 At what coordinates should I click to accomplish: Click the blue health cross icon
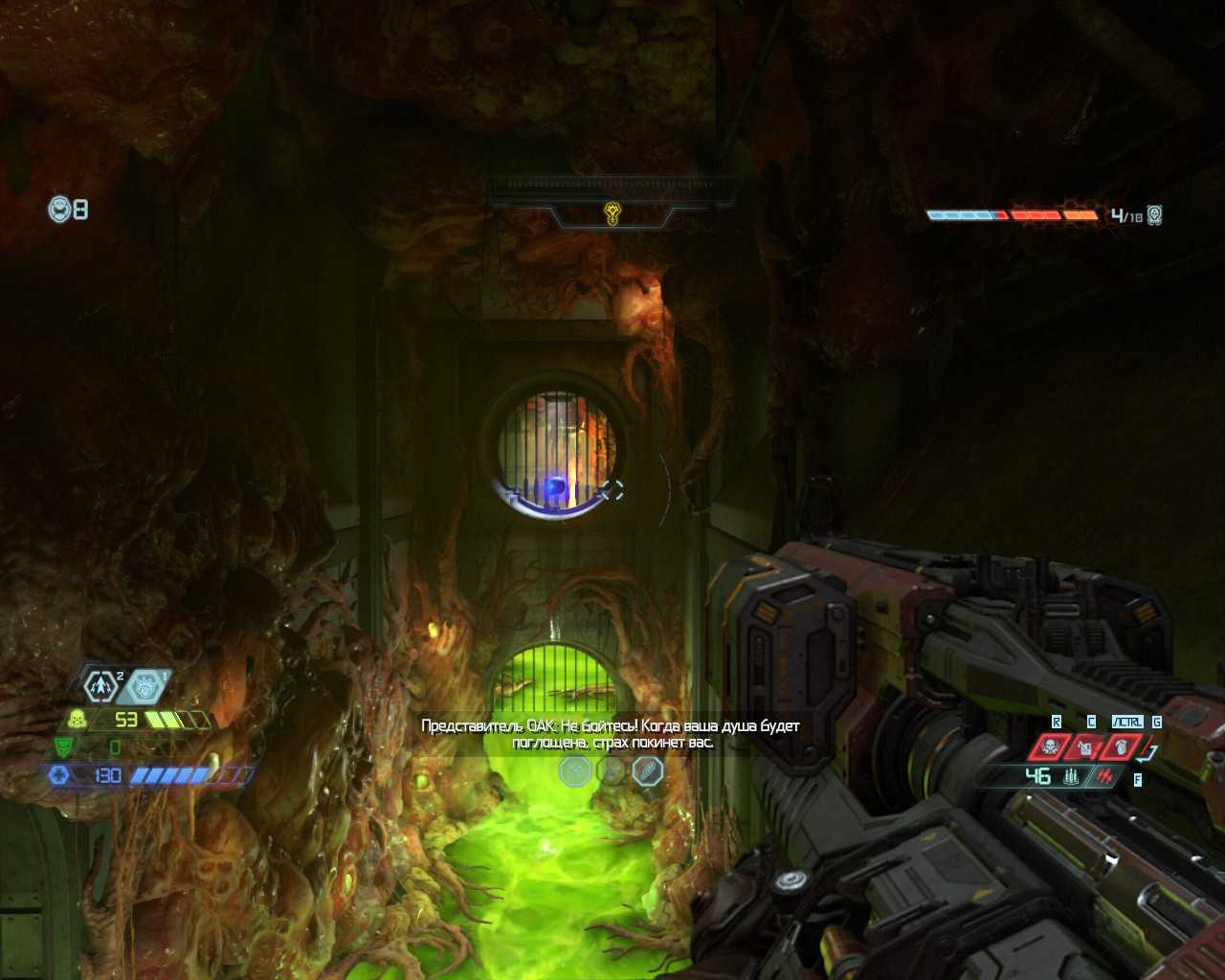click(59, 775)
